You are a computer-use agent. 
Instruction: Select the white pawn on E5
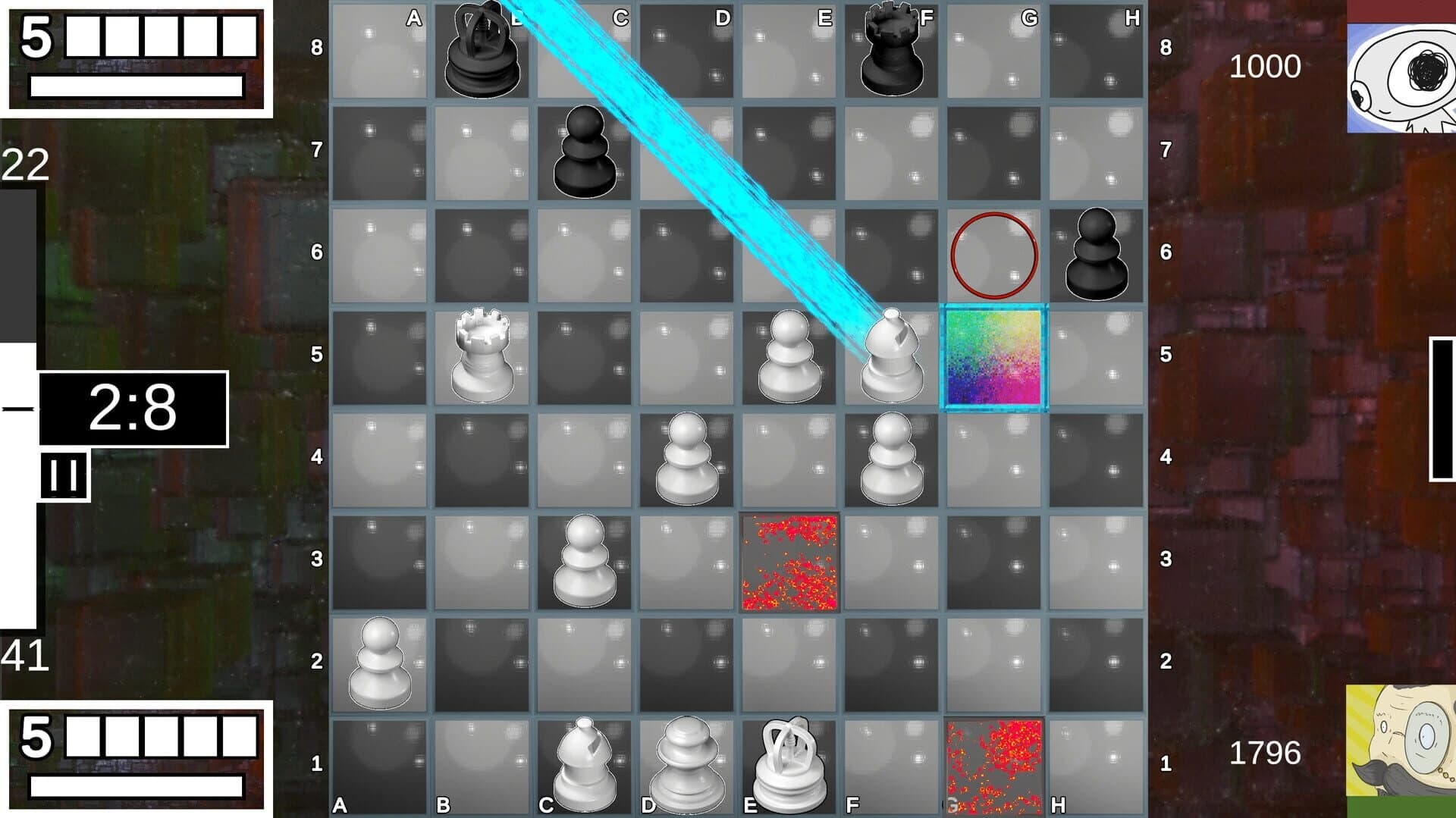point(789,356)
